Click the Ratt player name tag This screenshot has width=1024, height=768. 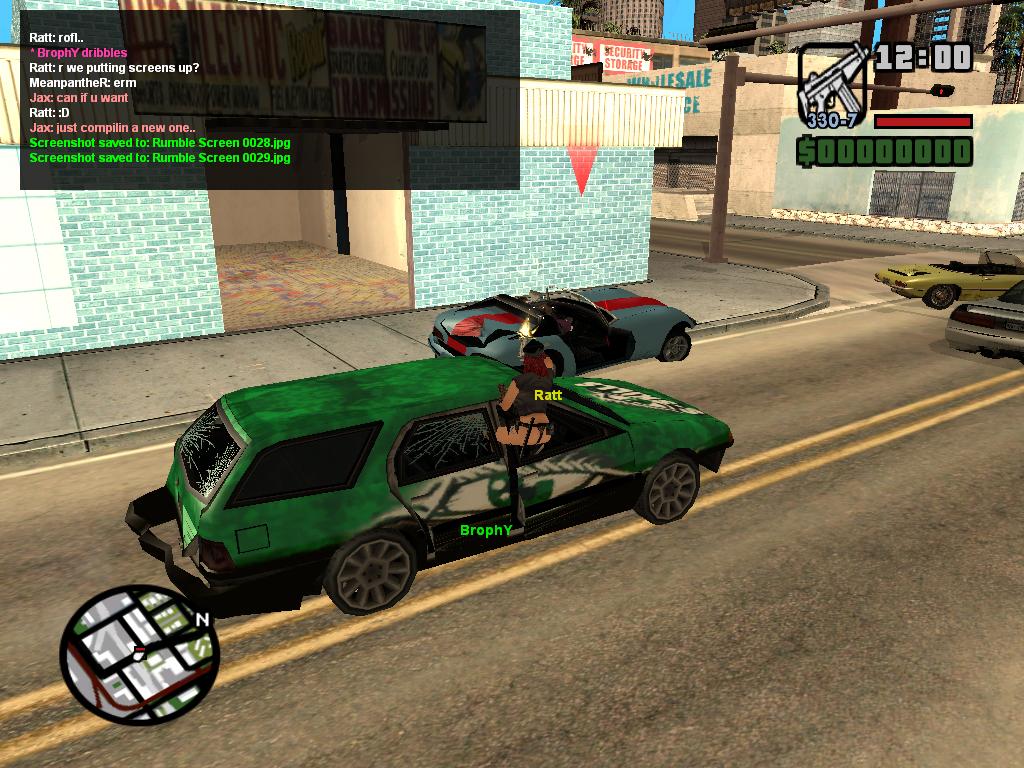(x=548, y=395)
